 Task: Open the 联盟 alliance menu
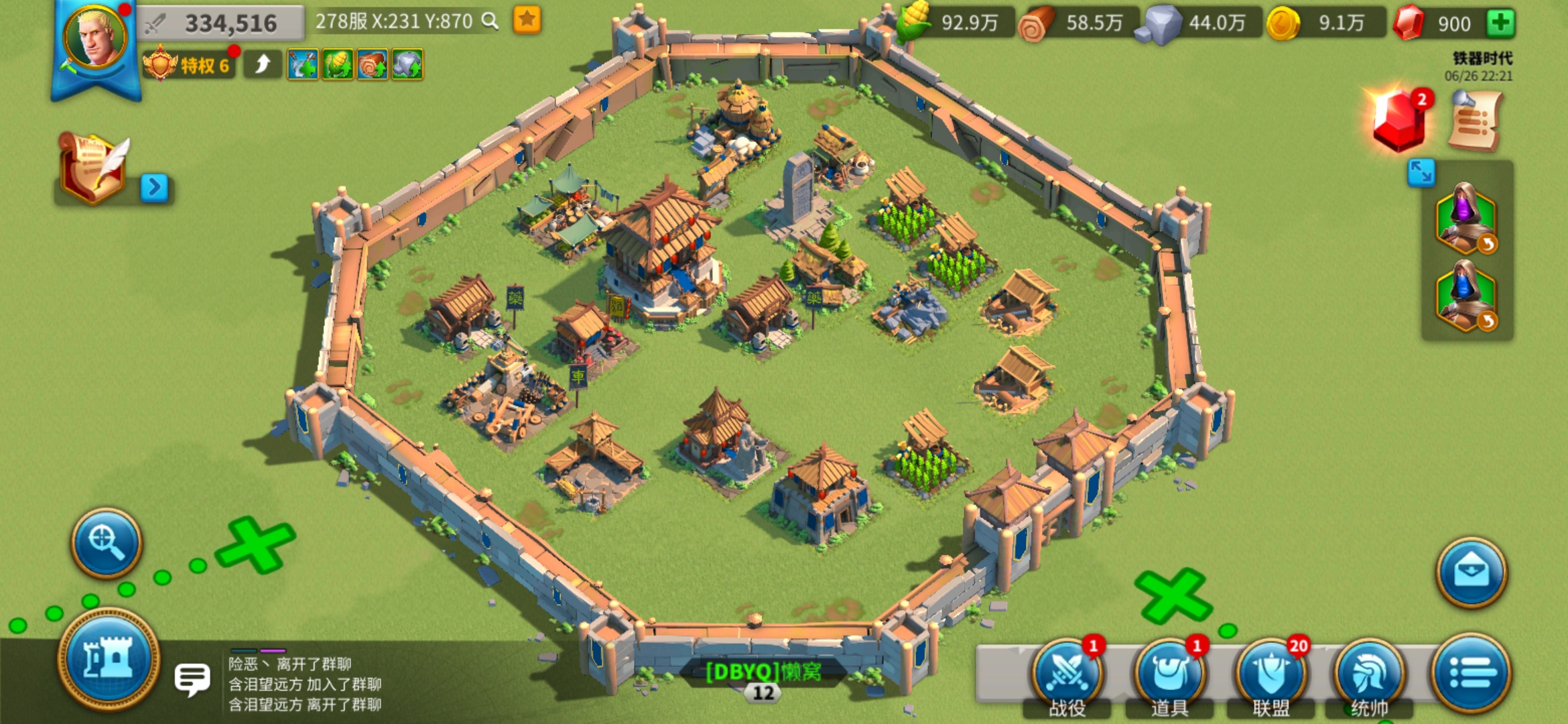click(1270, 674)
